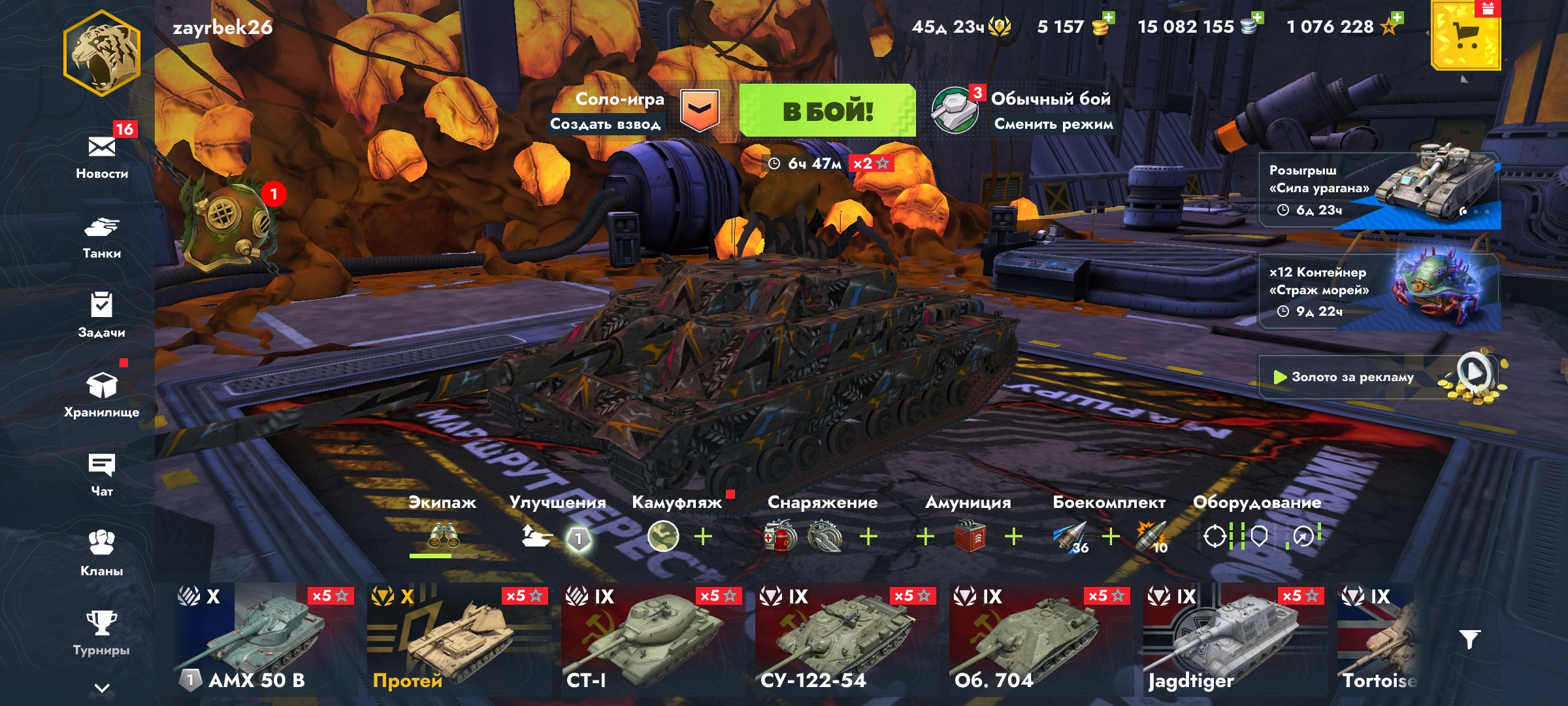Screen dimensions: 1568x706
Task: Open the Новости mail section
Action: (x=102, y=155)
